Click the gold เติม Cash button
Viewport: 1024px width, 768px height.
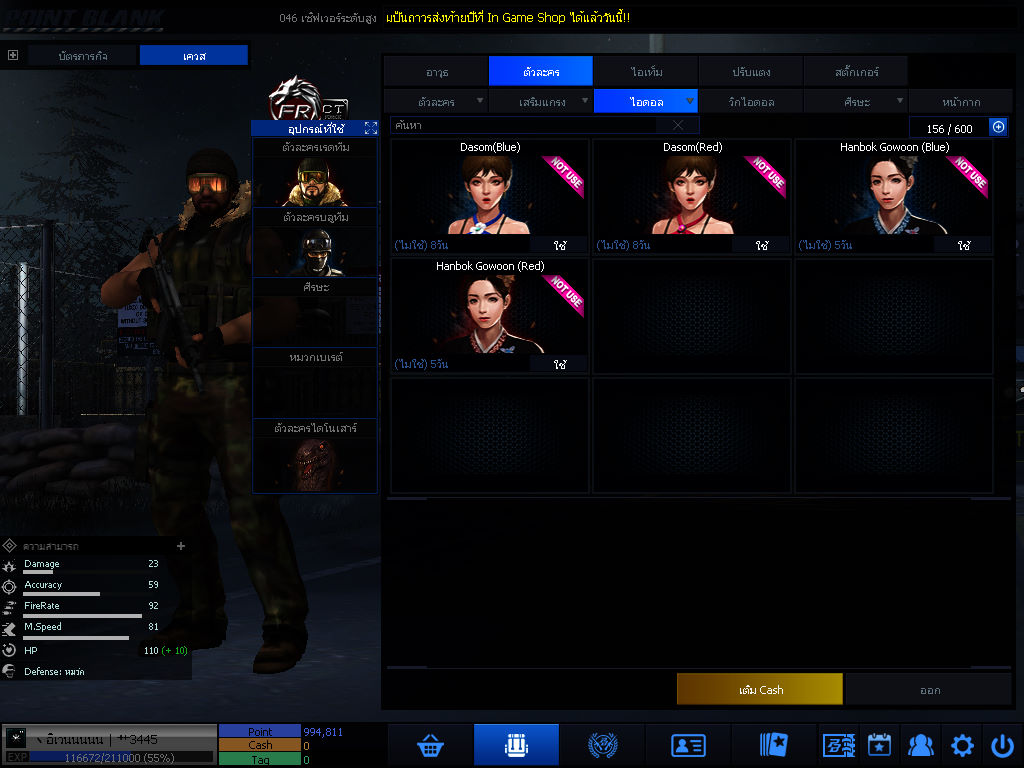(760, 690)
